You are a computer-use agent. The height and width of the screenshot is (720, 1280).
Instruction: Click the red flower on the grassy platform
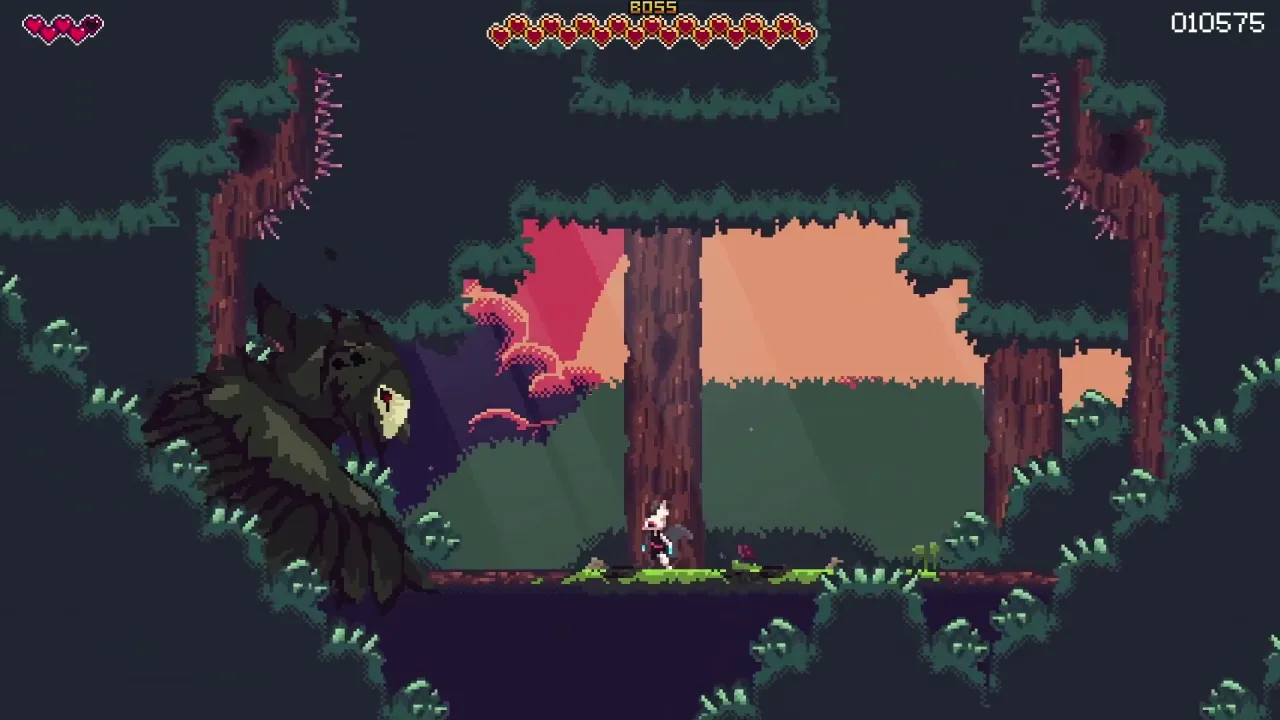coord(744,550)
